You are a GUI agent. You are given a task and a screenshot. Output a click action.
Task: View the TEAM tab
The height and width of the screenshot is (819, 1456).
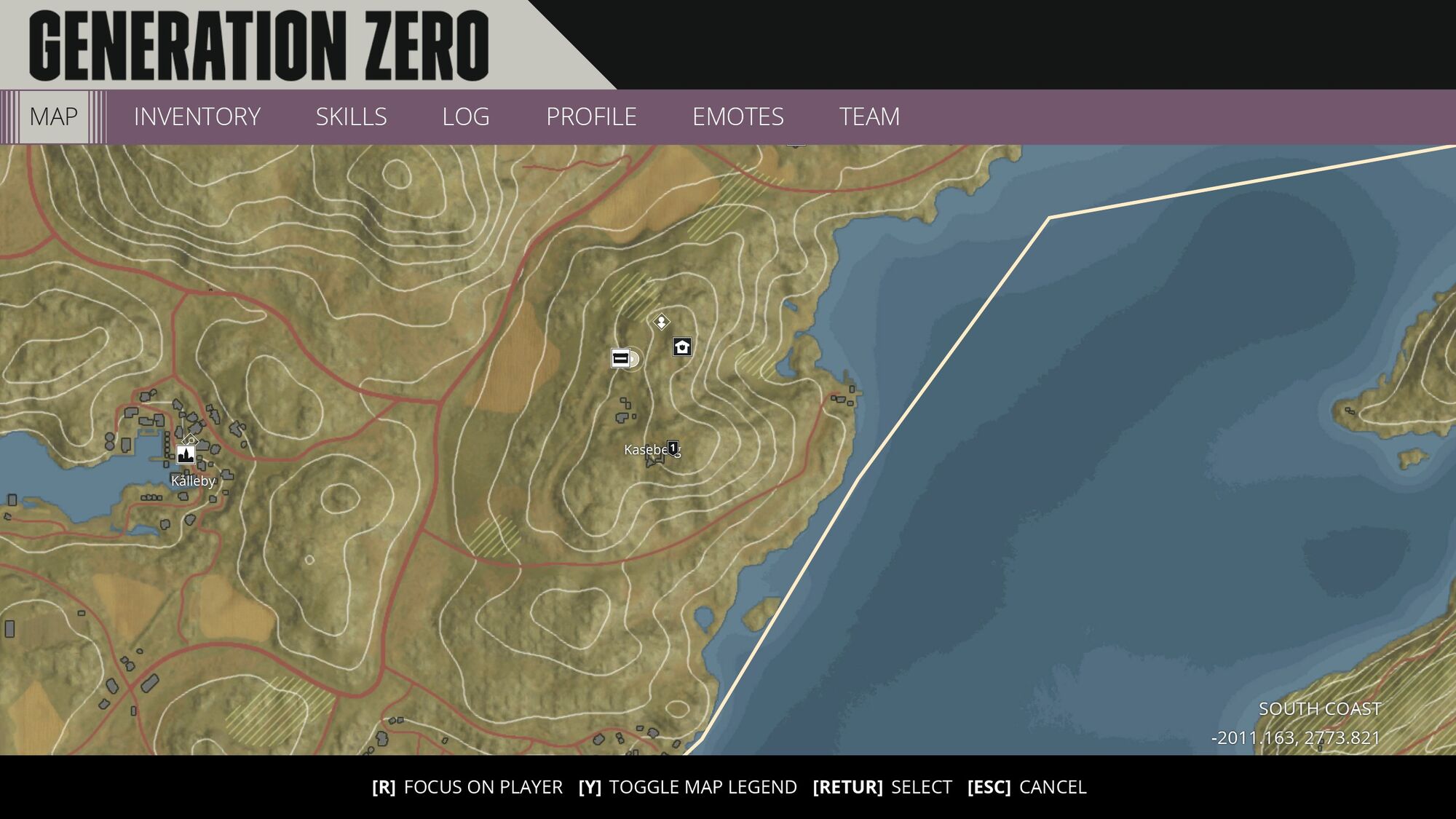870,116
